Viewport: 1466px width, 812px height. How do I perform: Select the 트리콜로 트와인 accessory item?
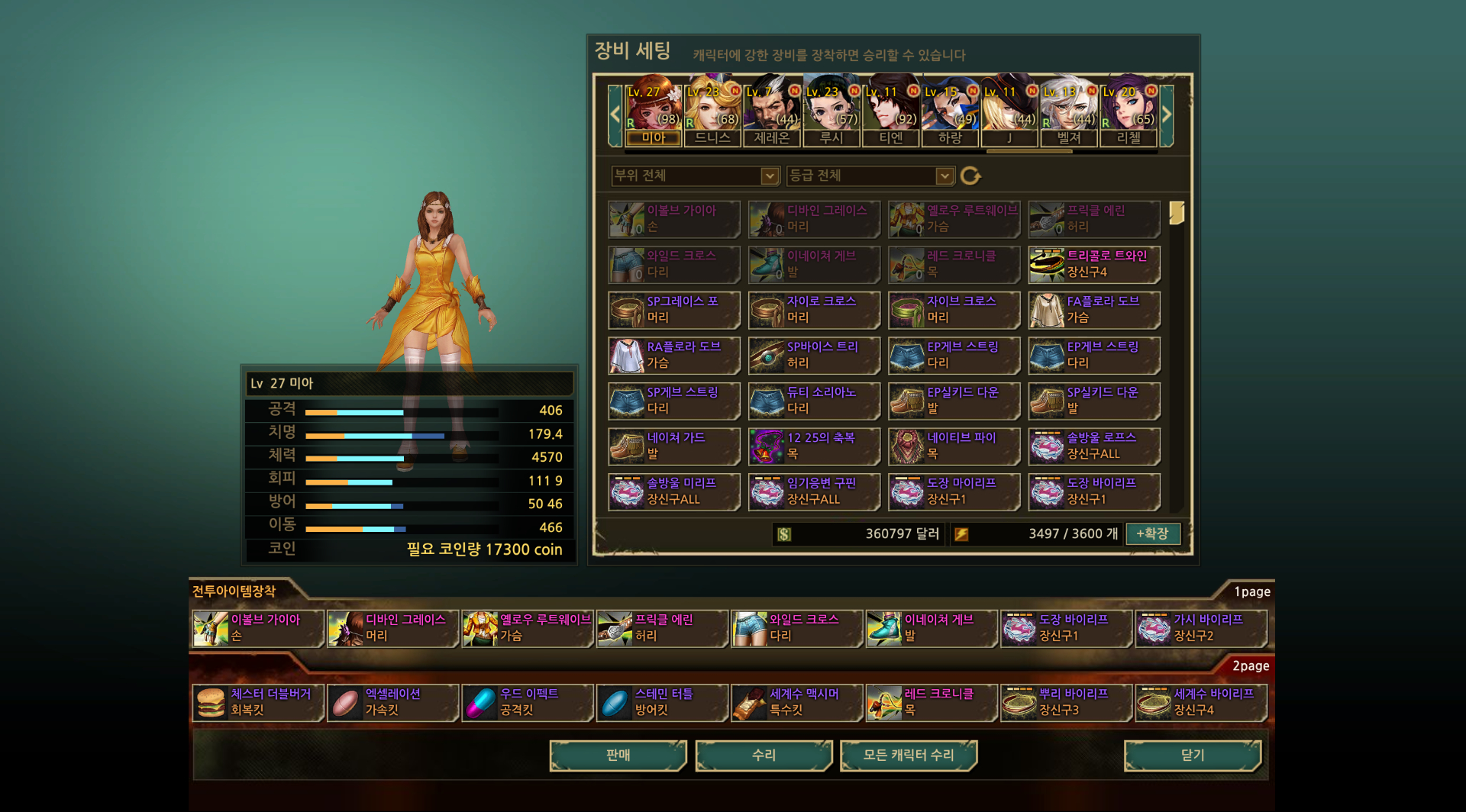(x=1094, y=264)
